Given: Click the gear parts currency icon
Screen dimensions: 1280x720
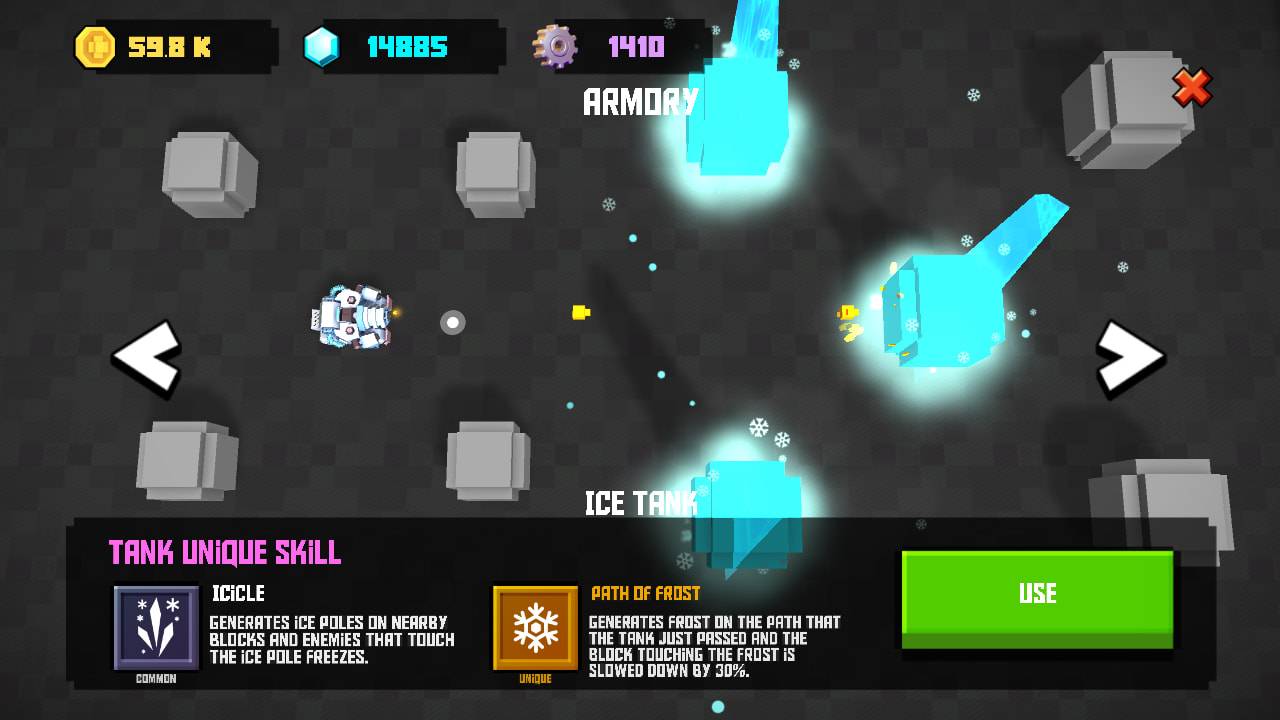Looking at the screenshot, I should tap(556, 44).
